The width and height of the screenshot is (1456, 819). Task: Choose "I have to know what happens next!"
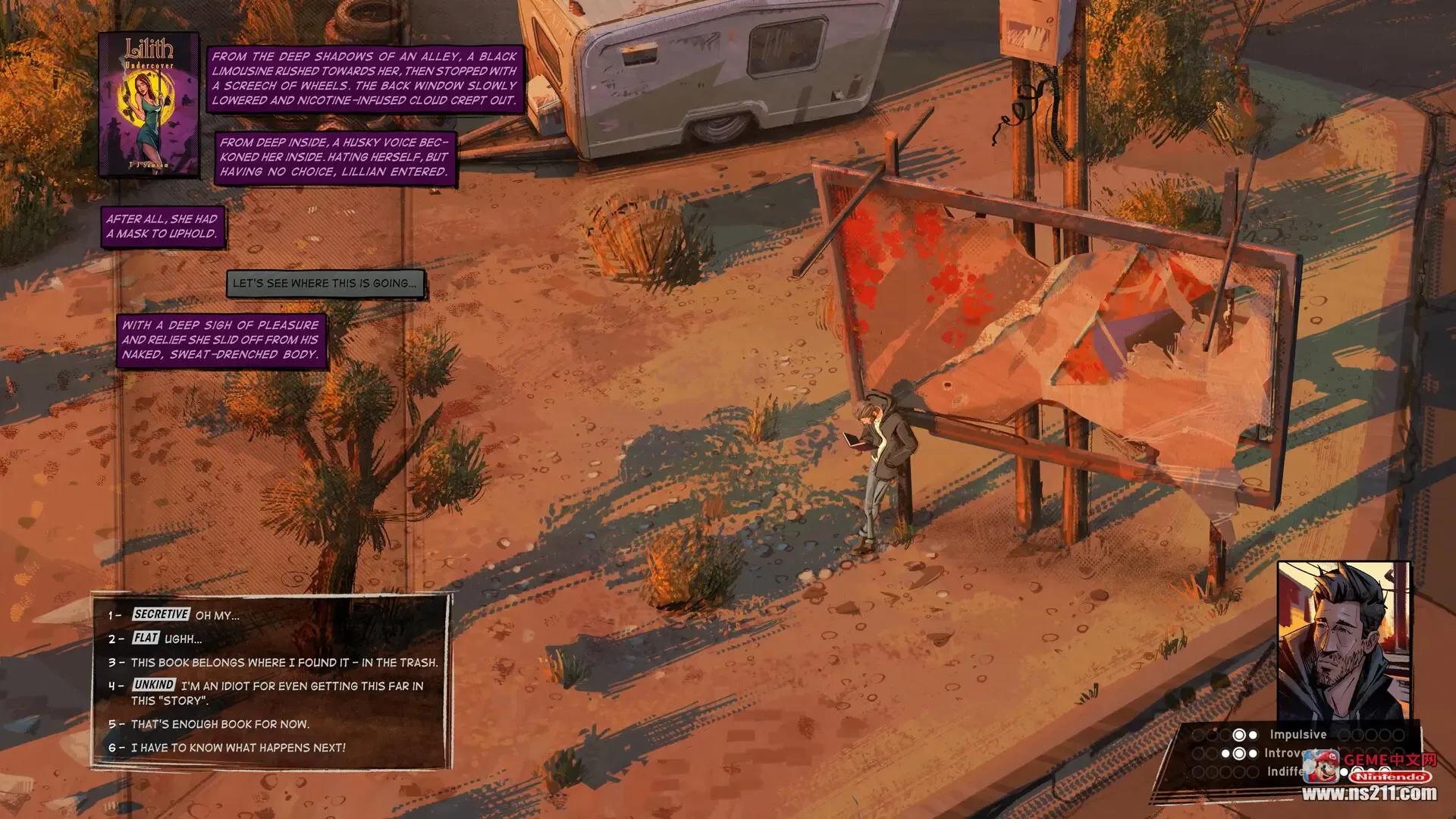237,748
